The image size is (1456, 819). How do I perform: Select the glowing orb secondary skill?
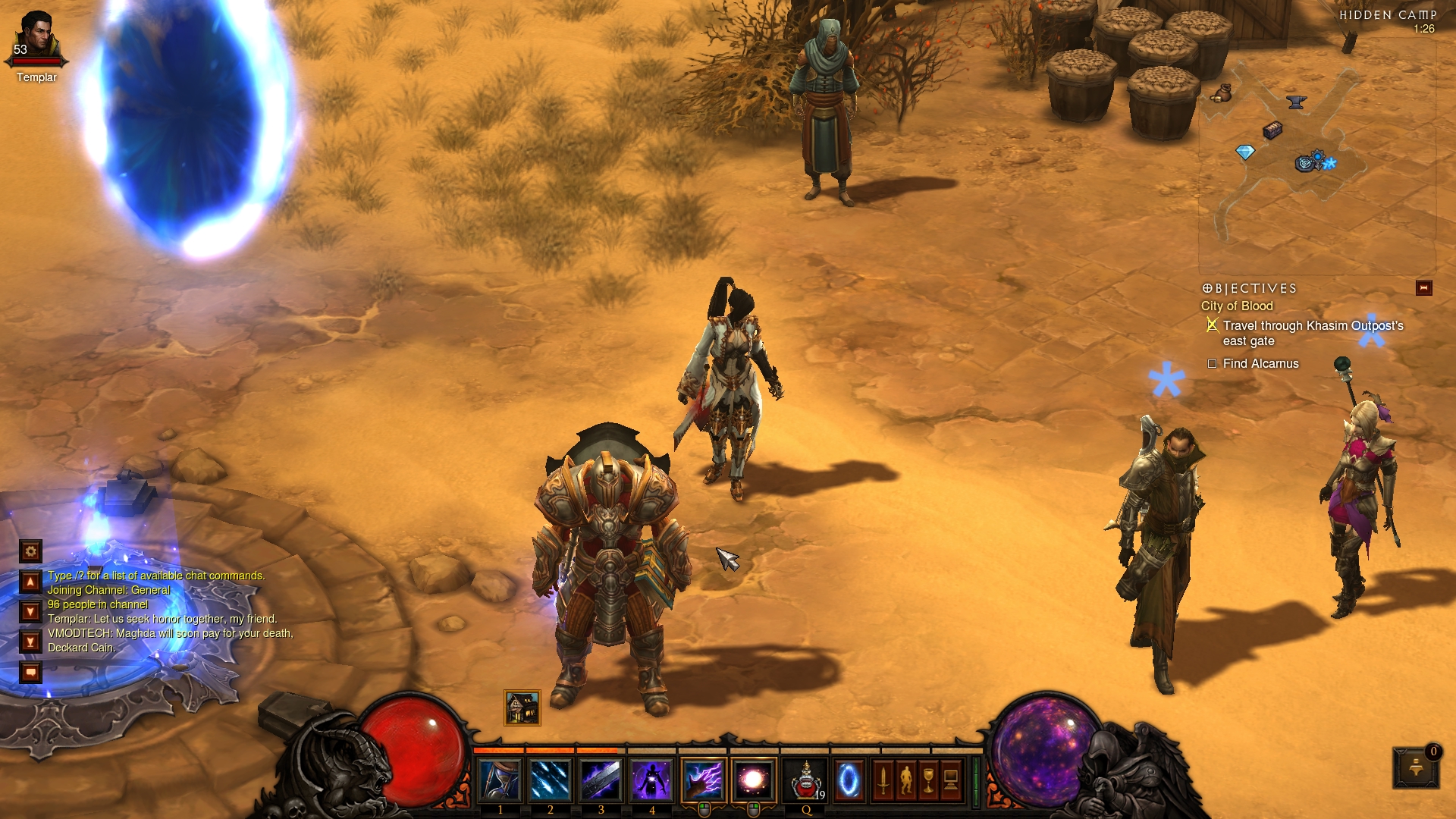click(x=754, y=780)
